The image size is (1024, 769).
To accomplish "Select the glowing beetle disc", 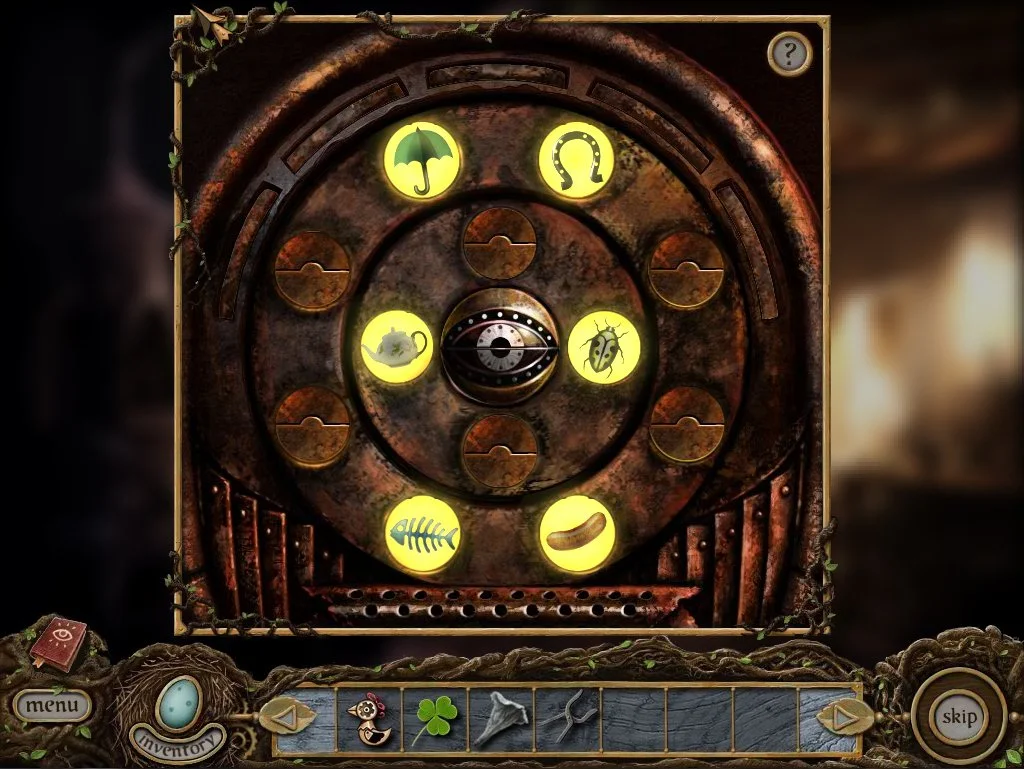I will (x=604, y=346).
